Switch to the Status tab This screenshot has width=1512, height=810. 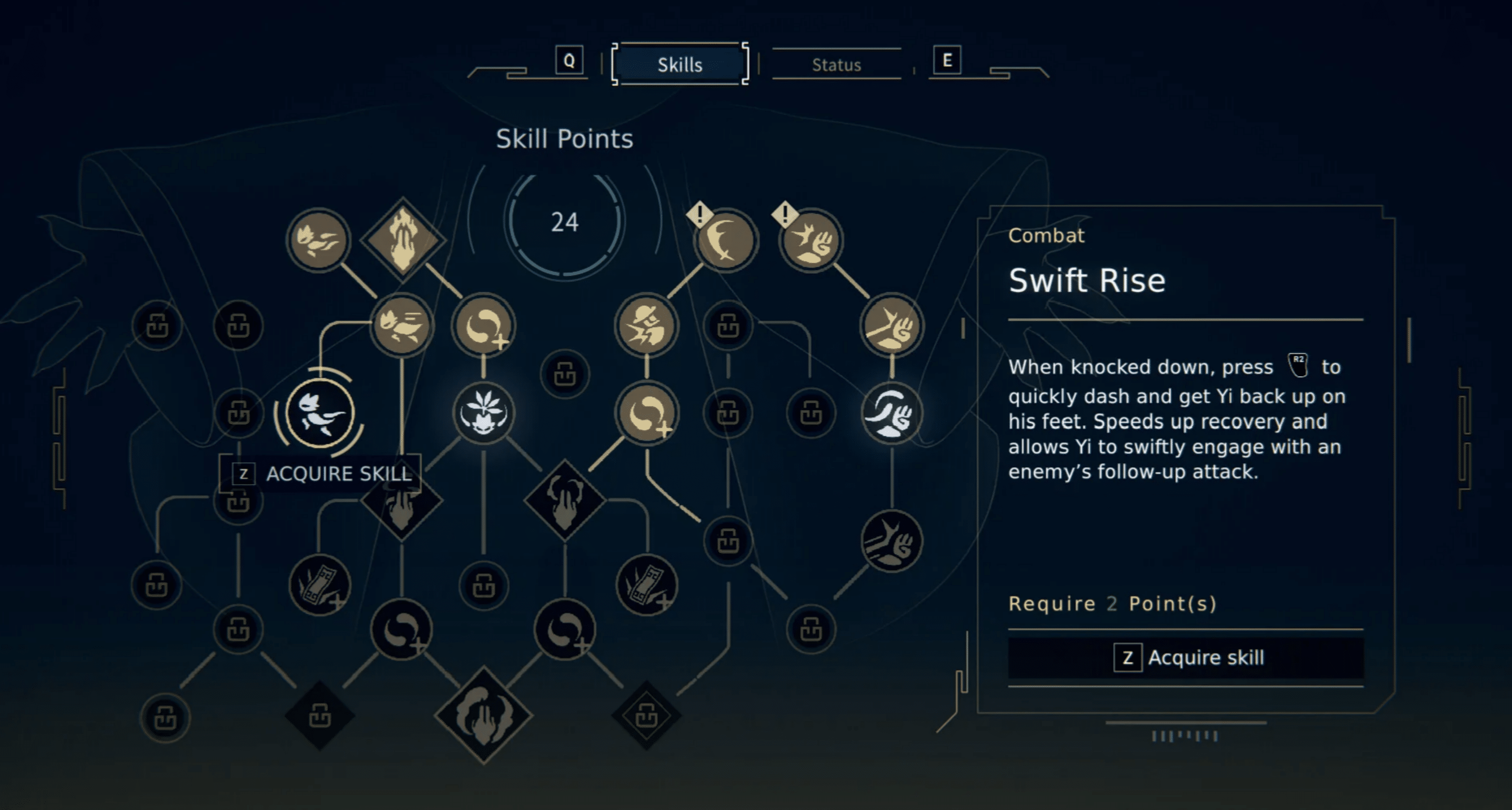(x=836, y=65)
